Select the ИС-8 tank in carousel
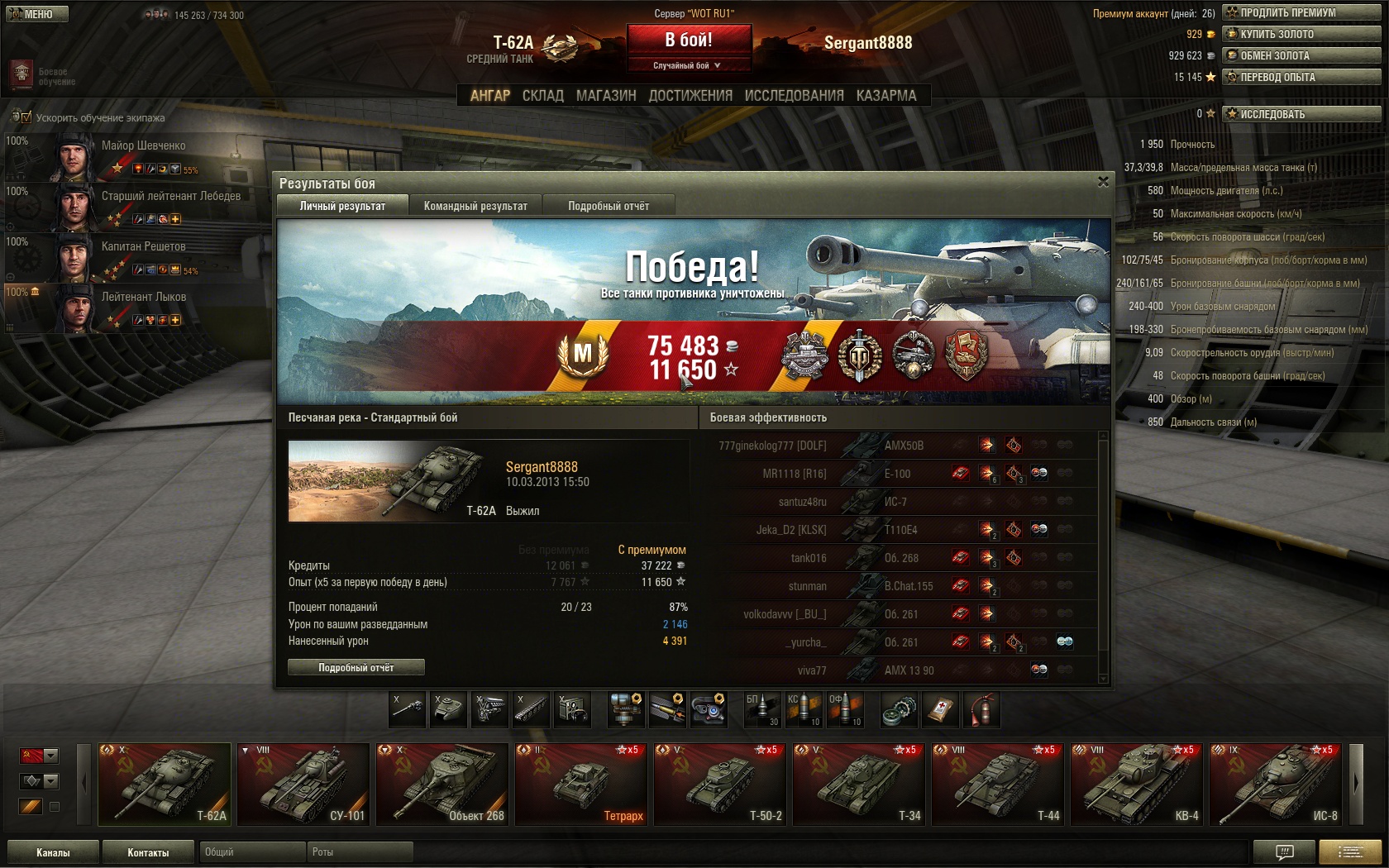 (x=1276, y=785)
